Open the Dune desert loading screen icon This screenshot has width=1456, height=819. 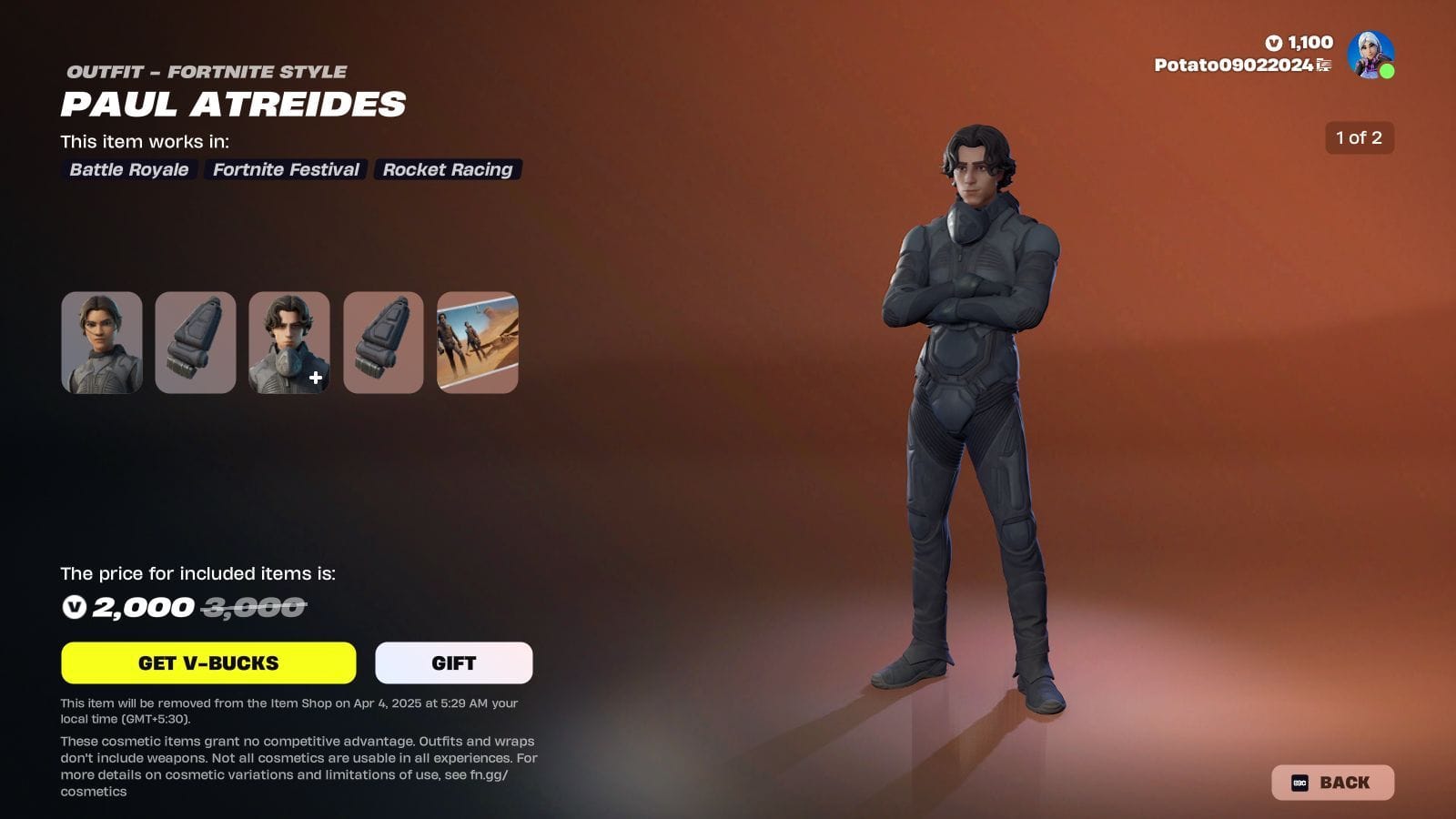(x=477, y=343)
